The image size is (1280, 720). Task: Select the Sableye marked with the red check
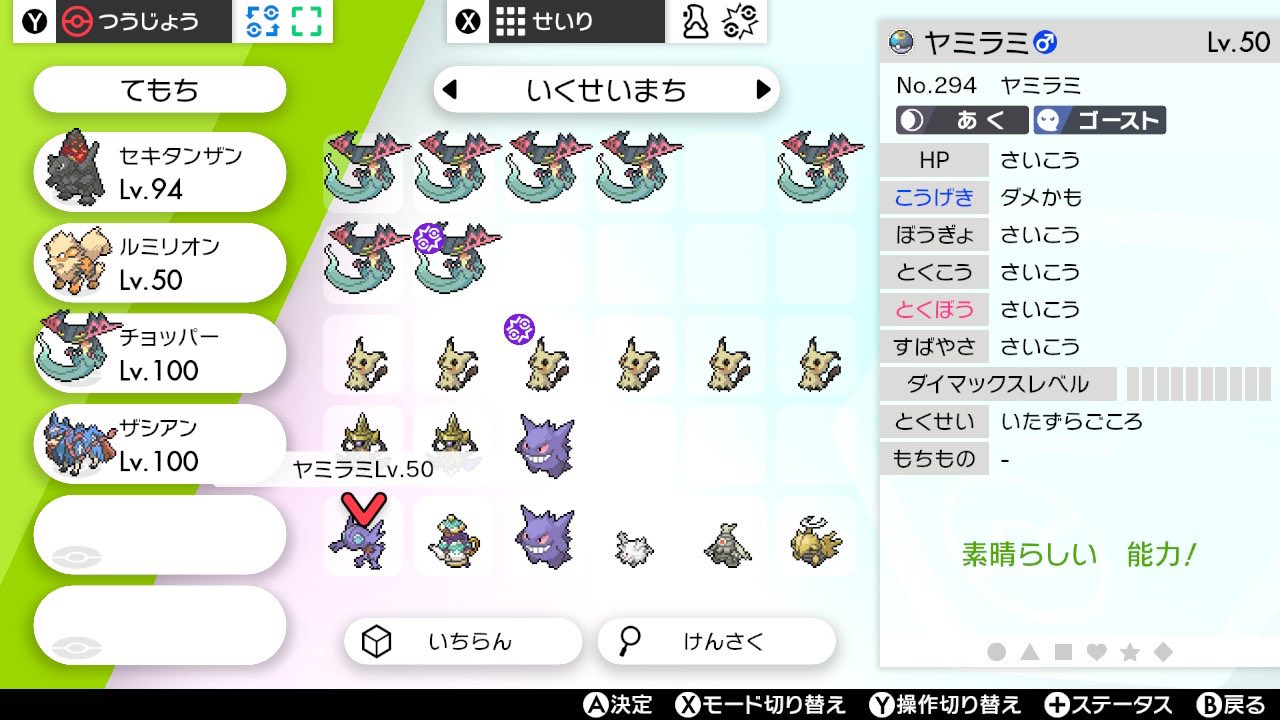coord(362,545)
